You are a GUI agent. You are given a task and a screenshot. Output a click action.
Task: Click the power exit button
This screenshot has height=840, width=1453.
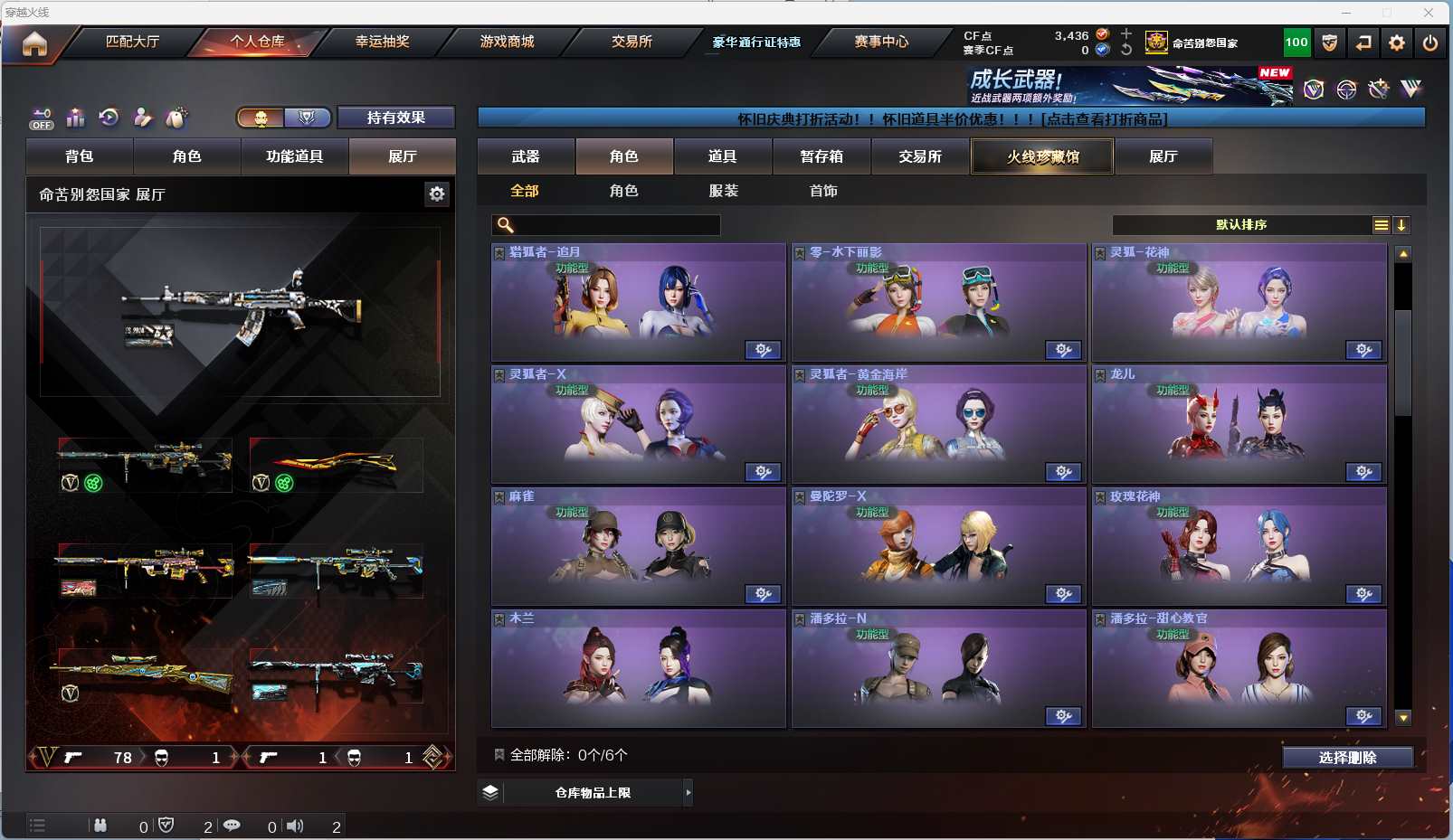1429,42
